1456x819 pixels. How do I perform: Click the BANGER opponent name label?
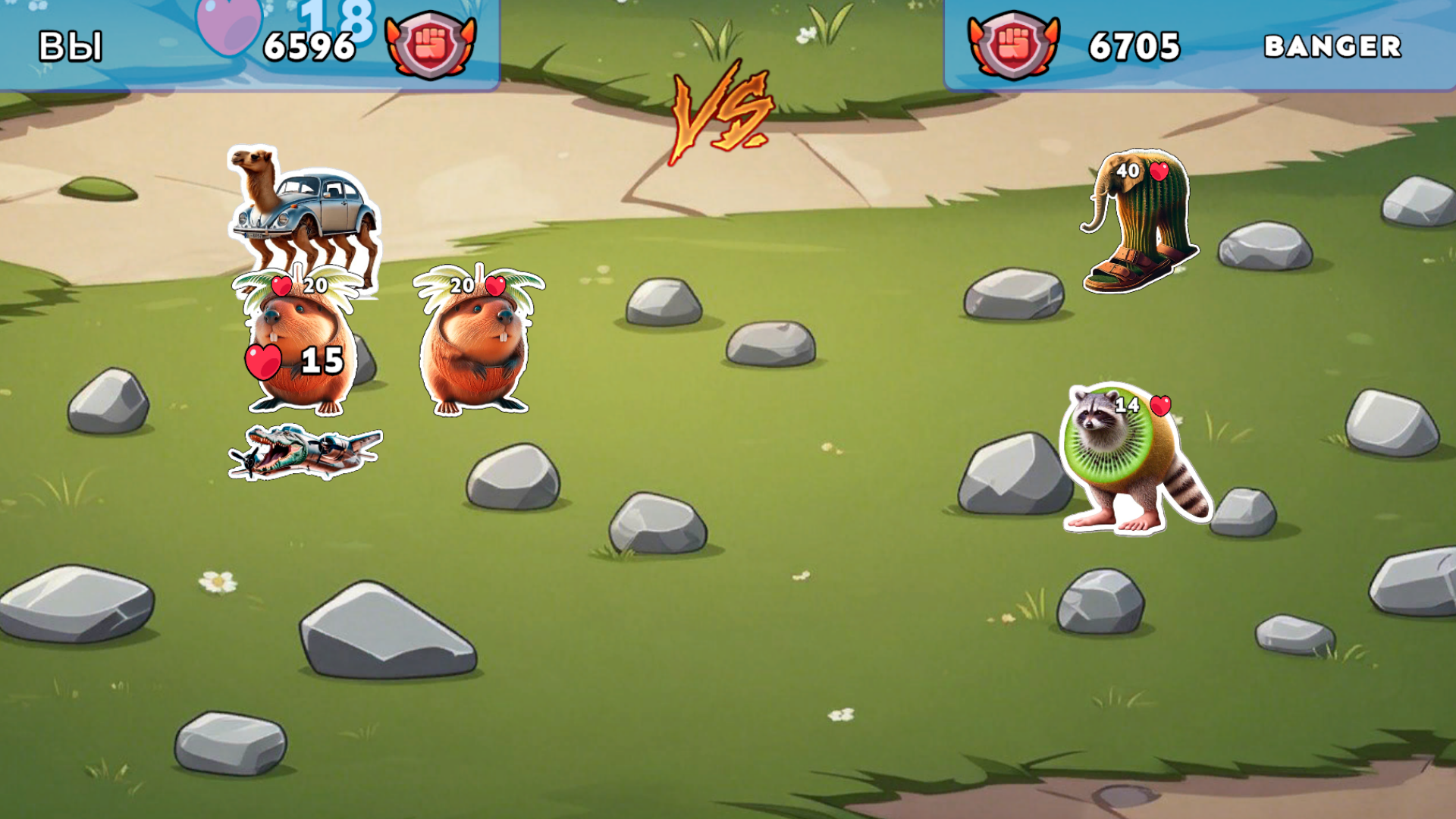coord(1332,47)
